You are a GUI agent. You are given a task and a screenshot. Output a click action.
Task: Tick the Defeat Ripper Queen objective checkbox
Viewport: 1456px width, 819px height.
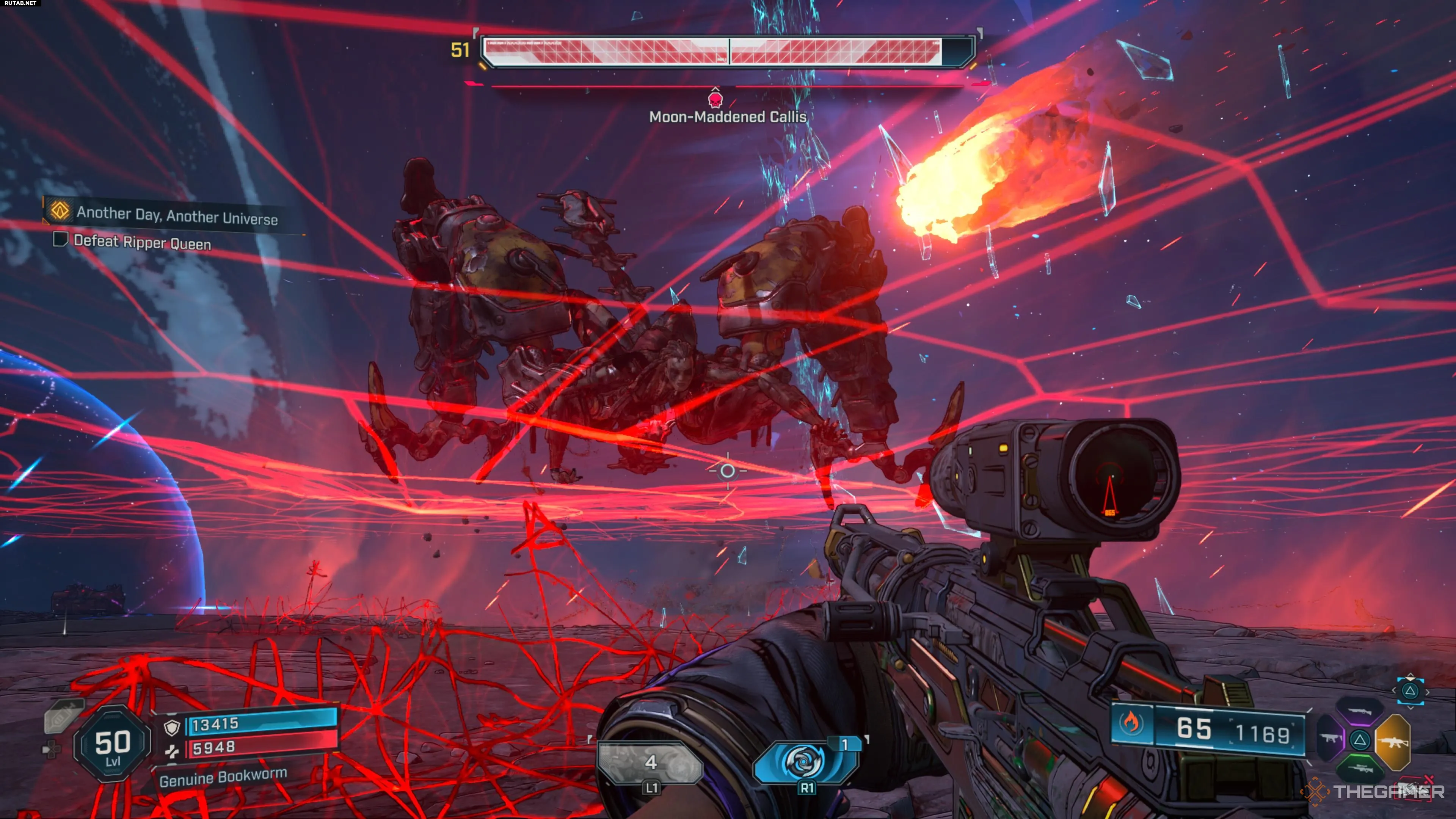coord(60,240)
